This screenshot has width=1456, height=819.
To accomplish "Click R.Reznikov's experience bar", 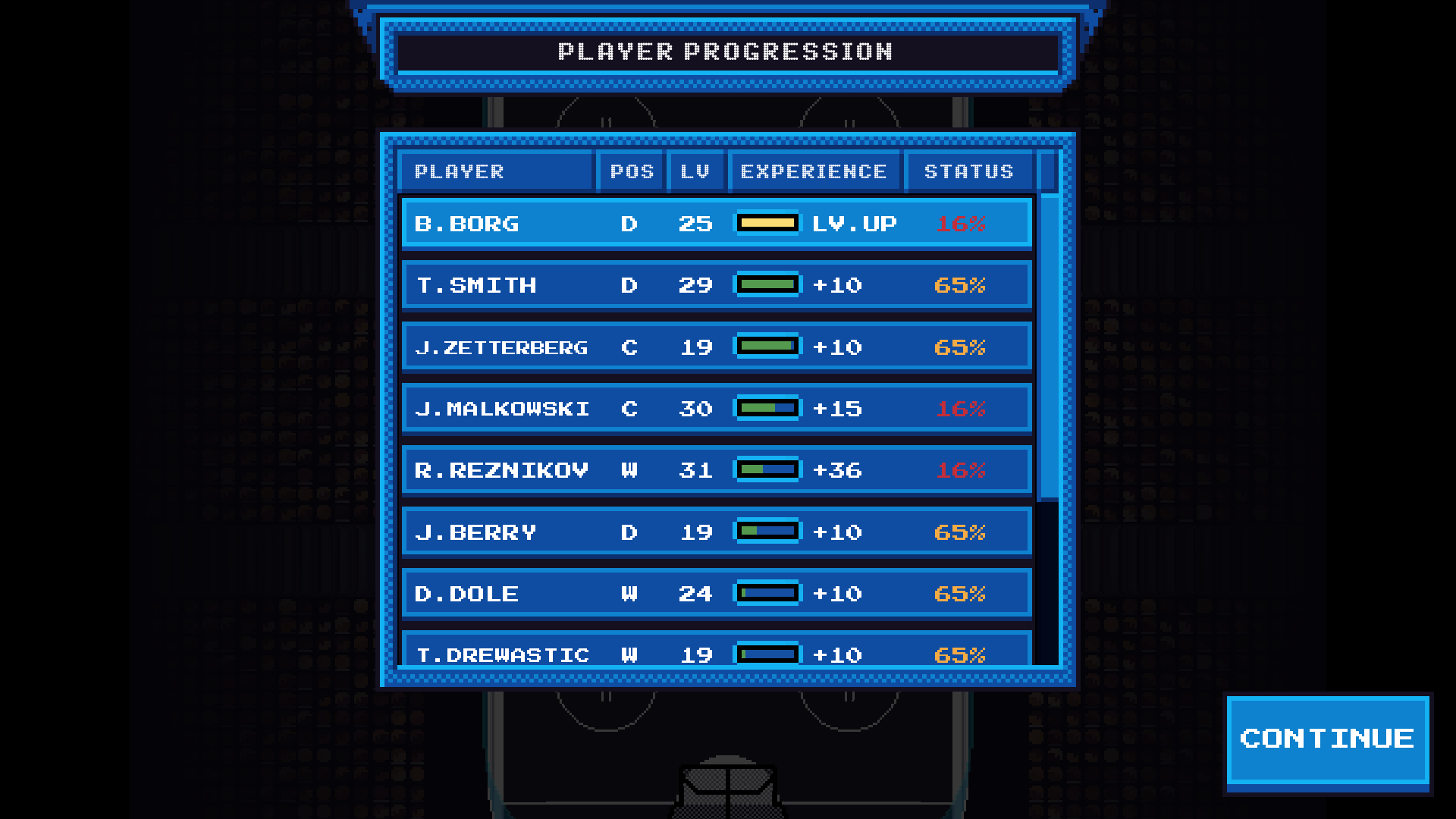I will 767,469.
